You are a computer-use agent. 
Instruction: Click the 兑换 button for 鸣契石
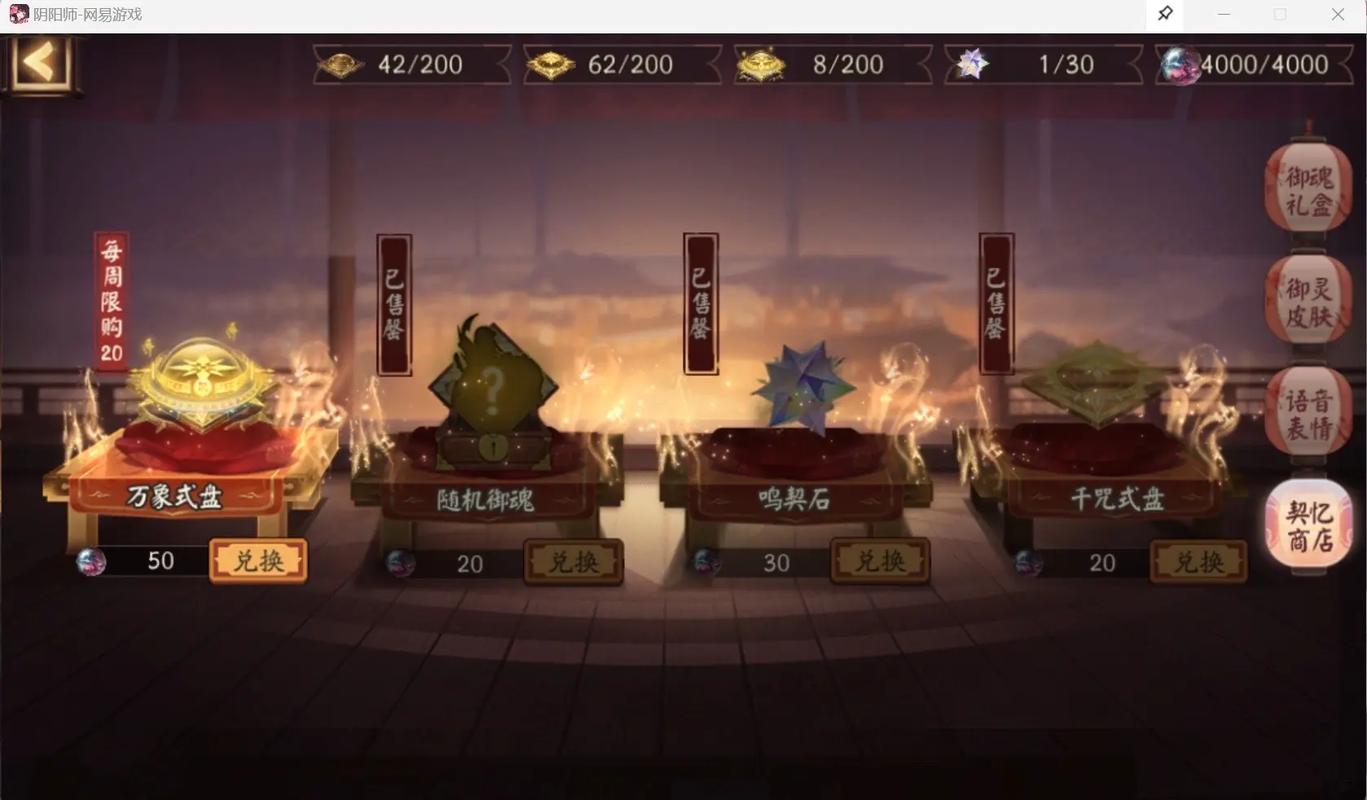[880, 562]
